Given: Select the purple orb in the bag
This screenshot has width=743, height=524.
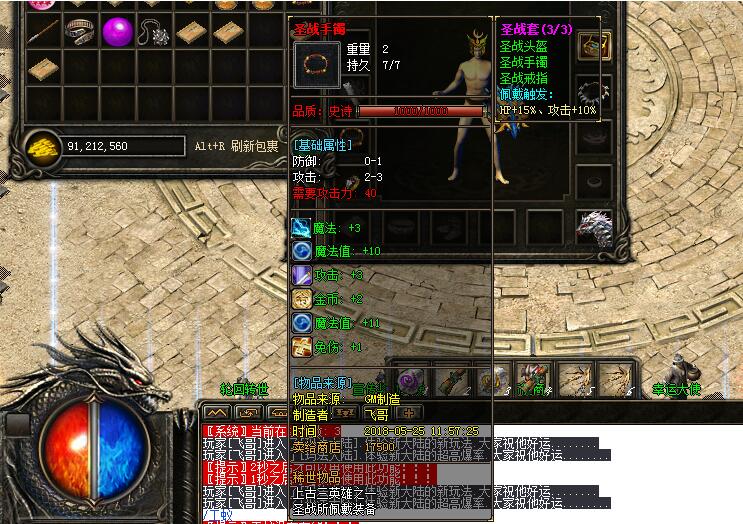Looking at the screenshot, I should pyautogui.click(x=118, y=31).
